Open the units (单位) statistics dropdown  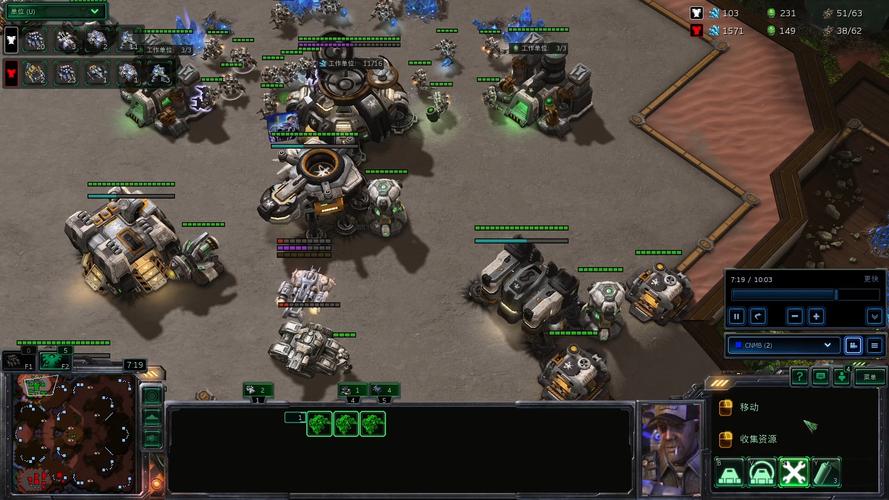click(56, 11)
